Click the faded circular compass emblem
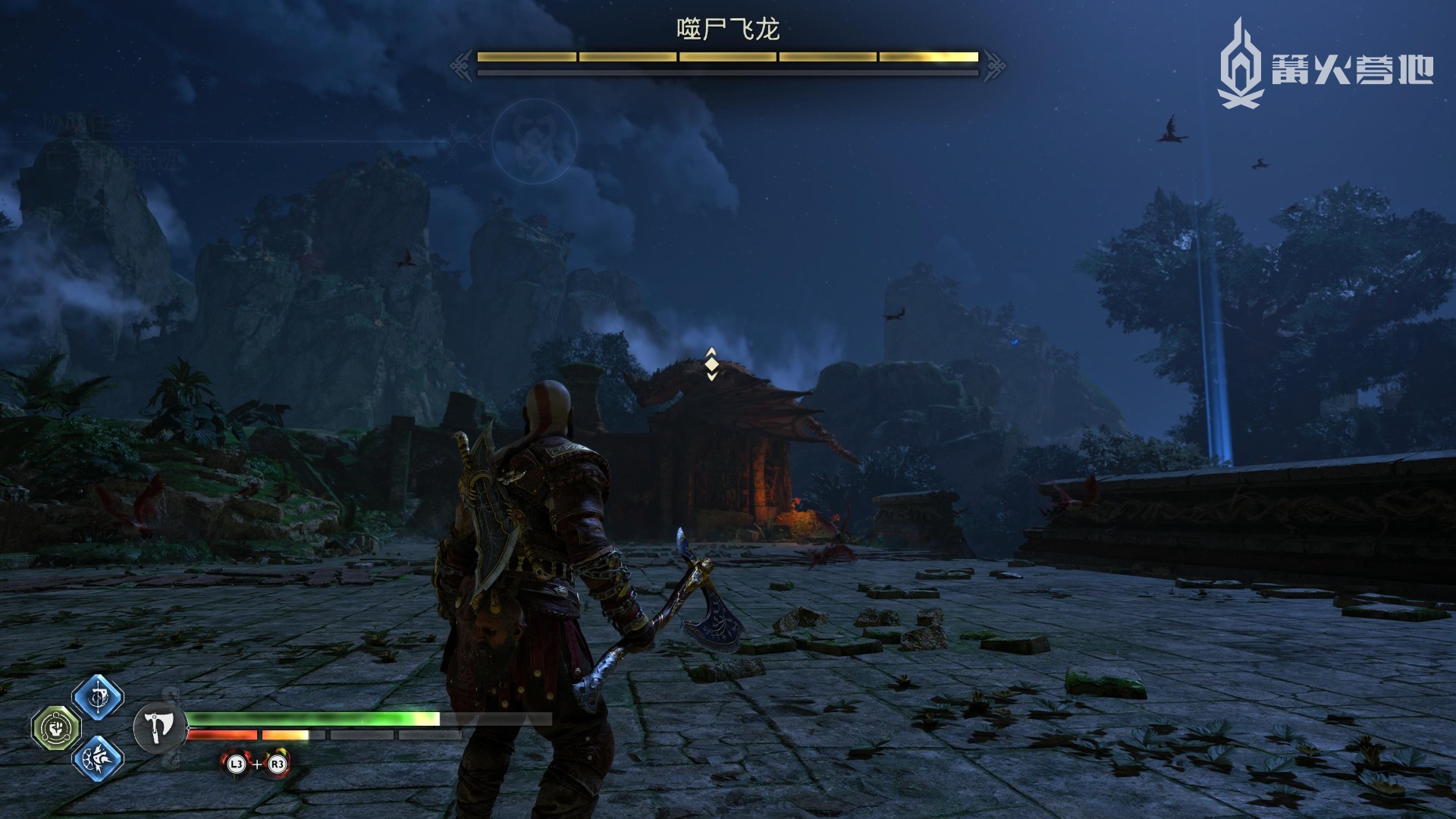 pos(534,141)
